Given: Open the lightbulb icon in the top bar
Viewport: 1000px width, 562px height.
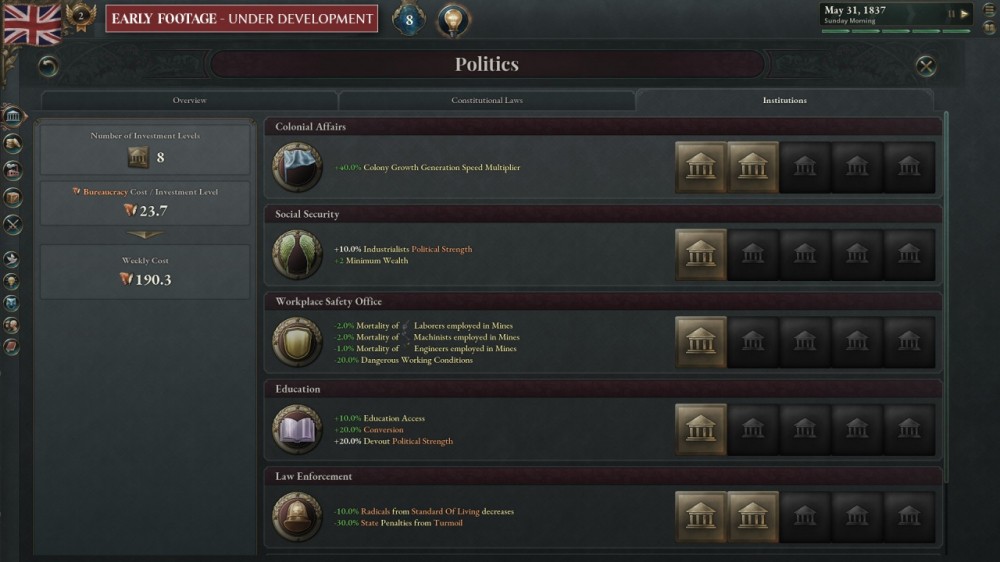Looking at the screenshot, I should (x=453, y=19).
